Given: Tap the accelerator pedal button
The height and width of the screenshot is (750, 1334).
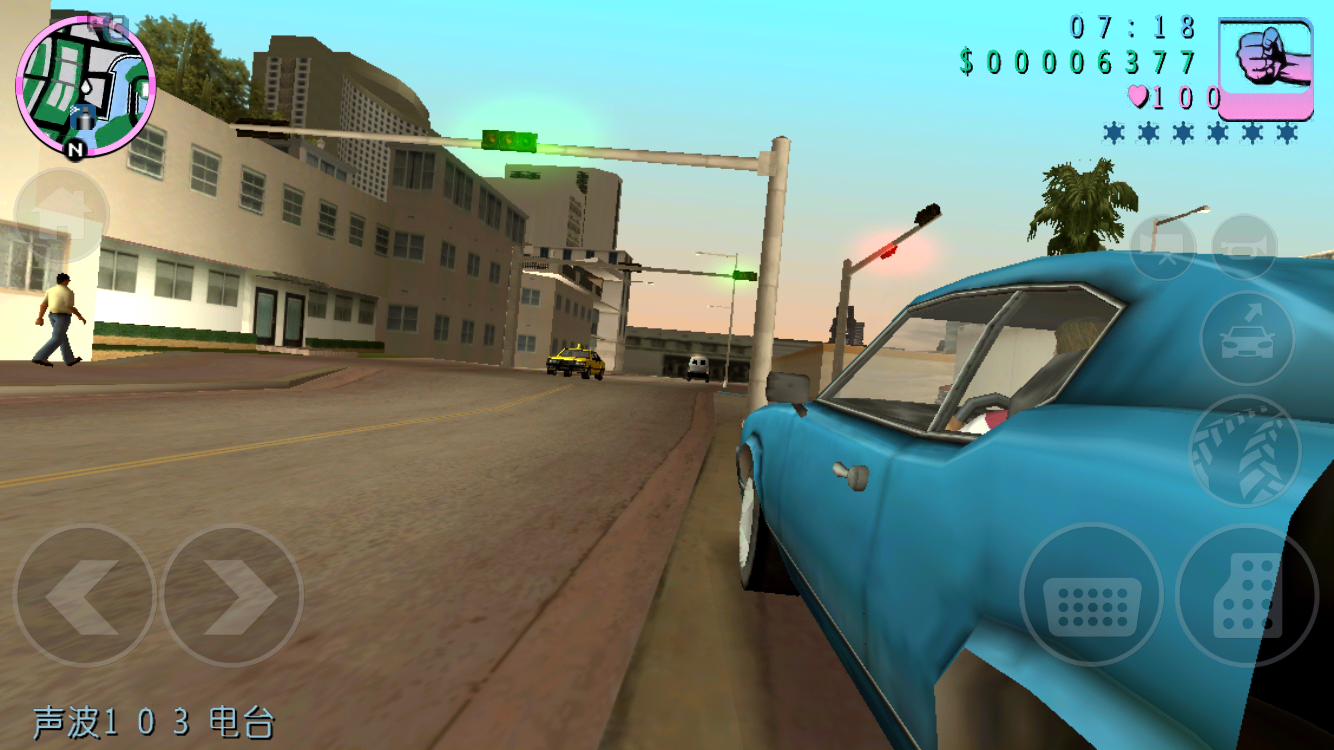Looking at the screenshot, I should (1246, 595).
